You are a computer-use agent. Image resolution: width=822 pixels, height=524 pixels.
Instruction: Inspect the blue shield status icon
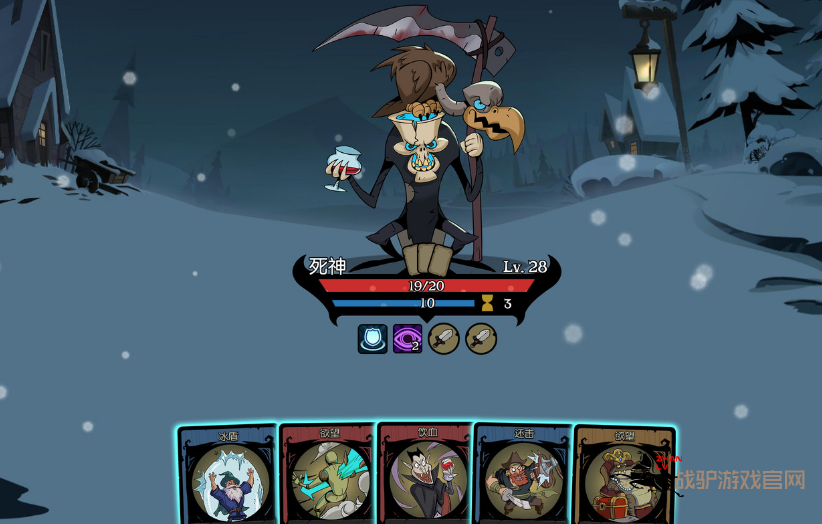373,339
